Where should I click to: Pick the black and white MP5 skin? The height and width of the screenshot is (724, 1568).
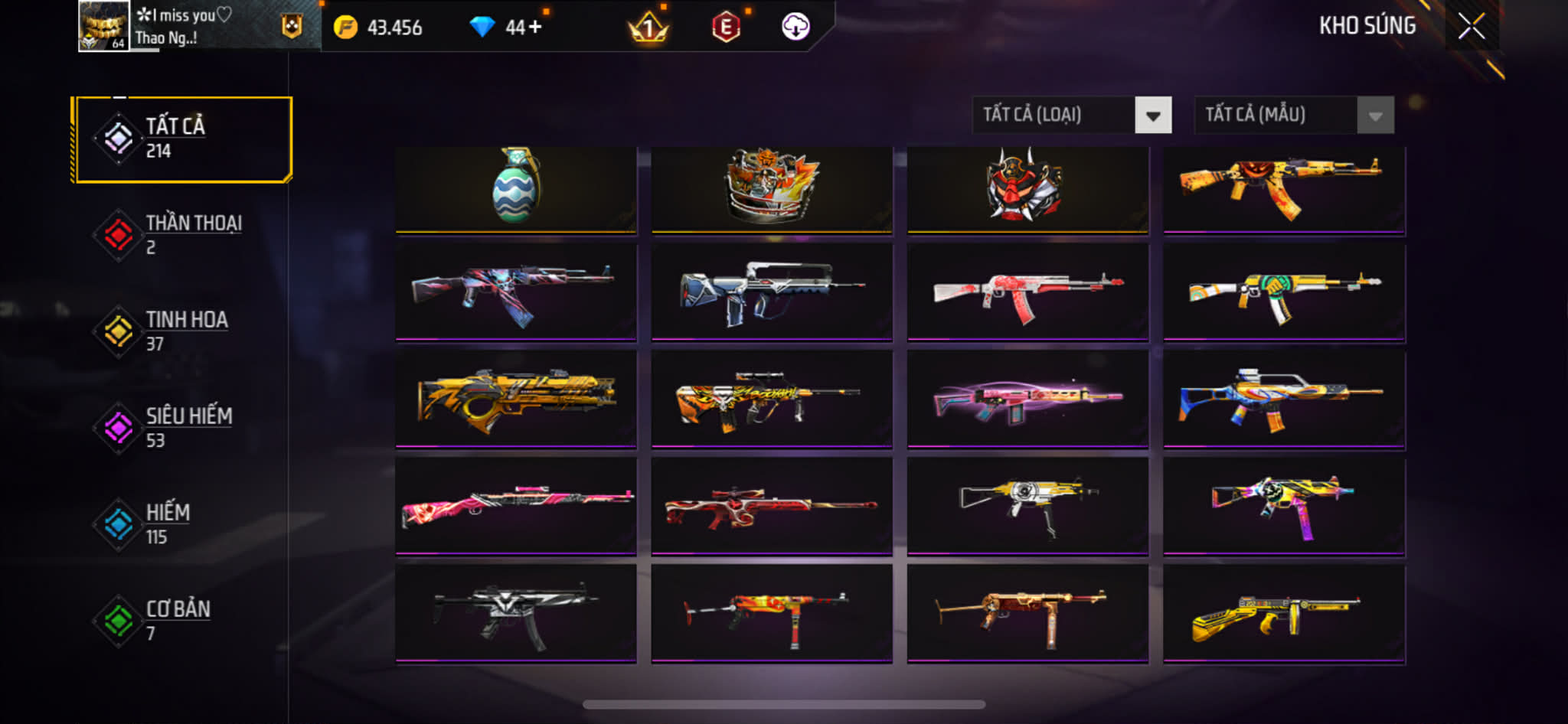(x=516, y=613)
